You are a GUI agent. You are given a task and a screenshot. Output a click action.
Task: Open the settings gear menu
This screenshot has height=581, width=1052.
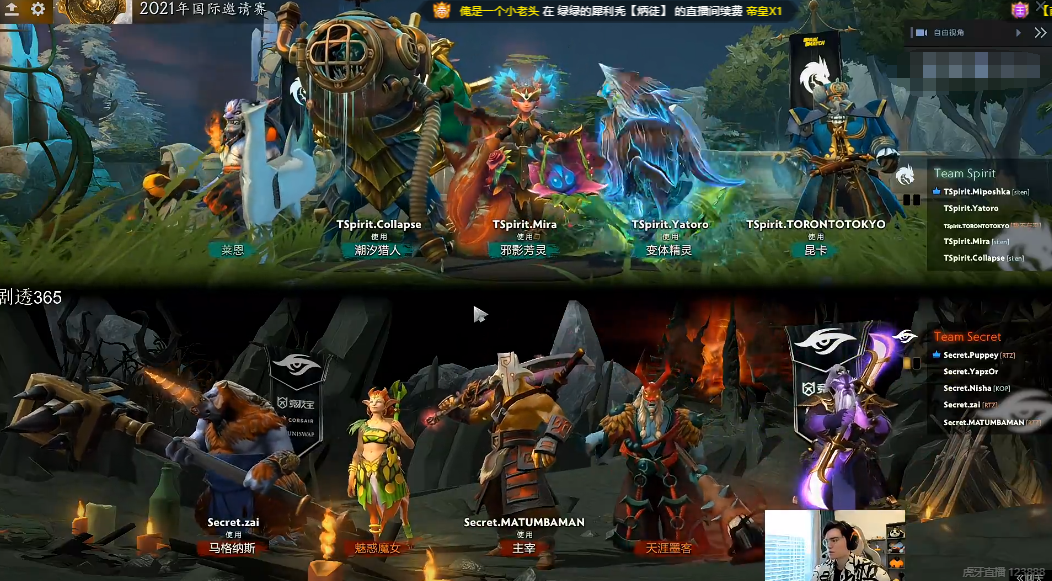pos(38,9)
